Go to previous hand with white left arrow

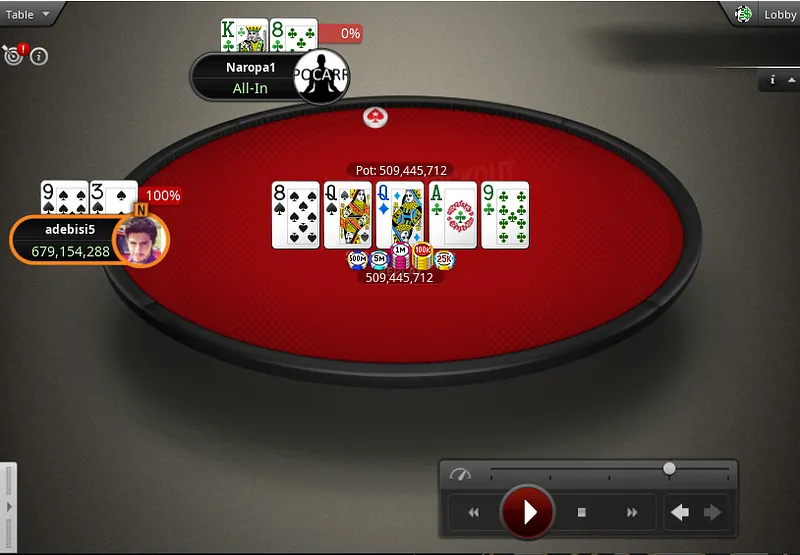pos(680,512)
